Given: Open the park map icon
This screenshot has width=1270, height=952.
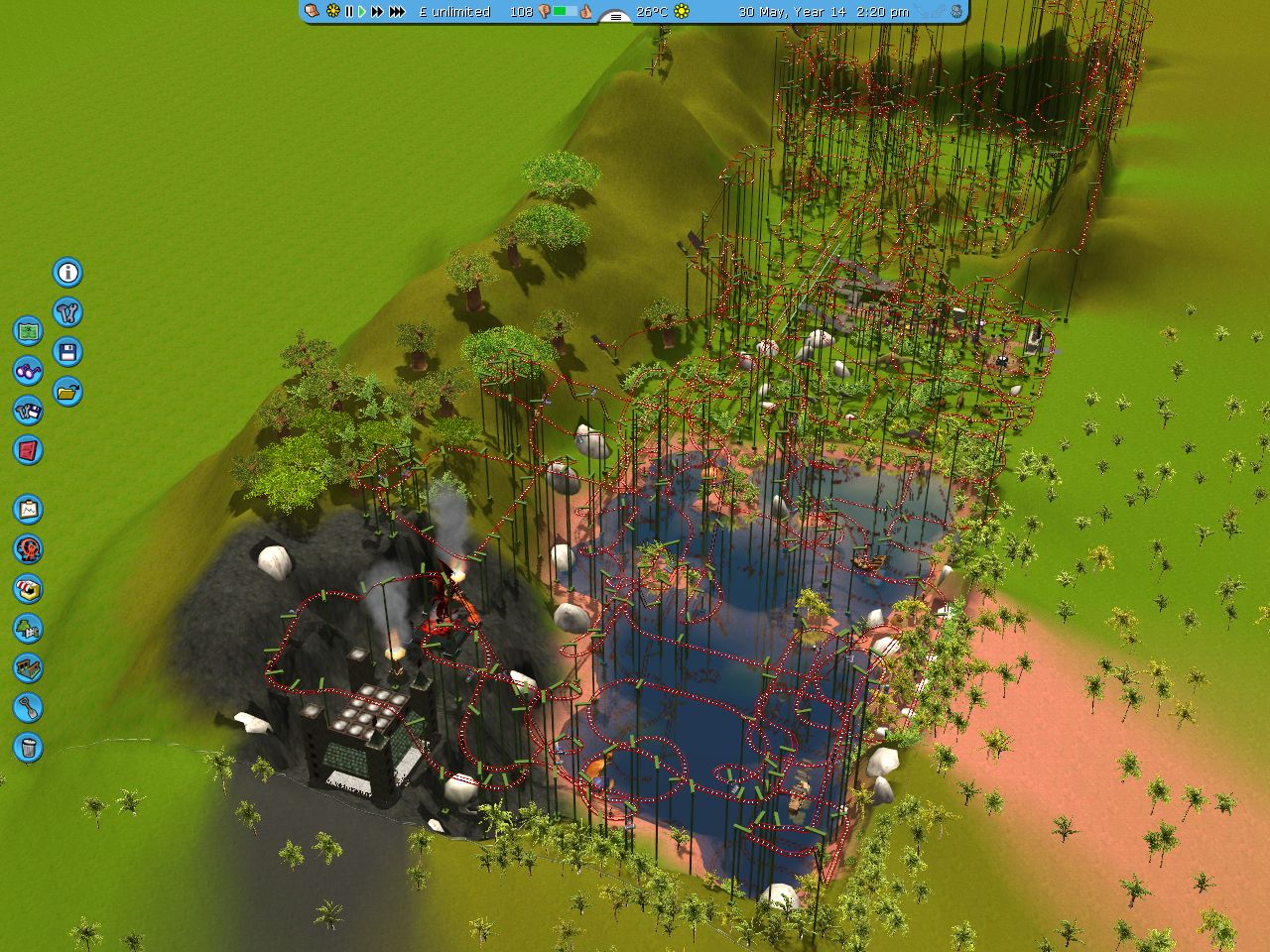Looking at the screenshot, I should pyautogui.click(x=28, y=330).
